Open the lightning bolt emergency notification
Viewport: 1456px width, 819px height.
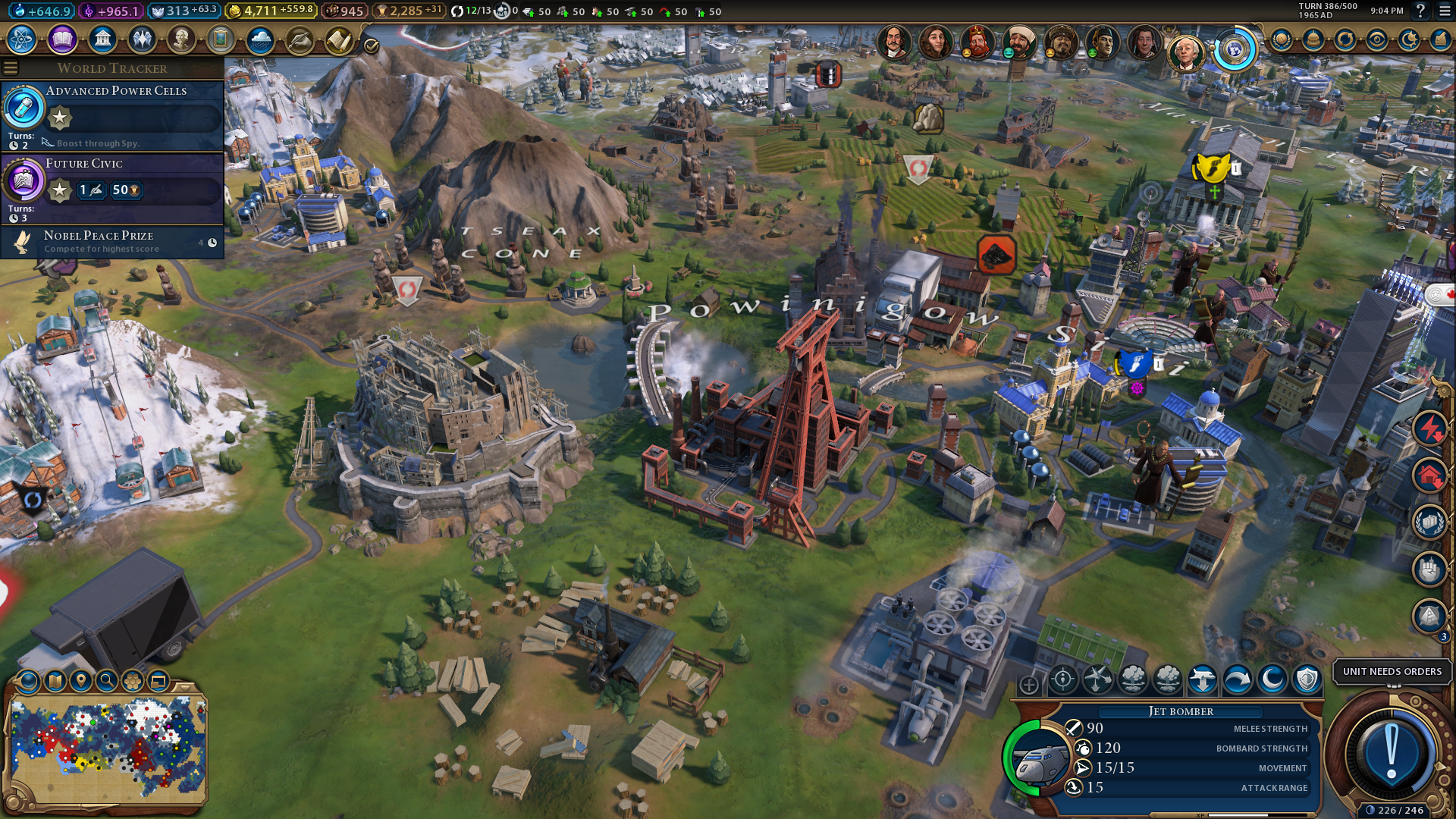coord(1429,428)
